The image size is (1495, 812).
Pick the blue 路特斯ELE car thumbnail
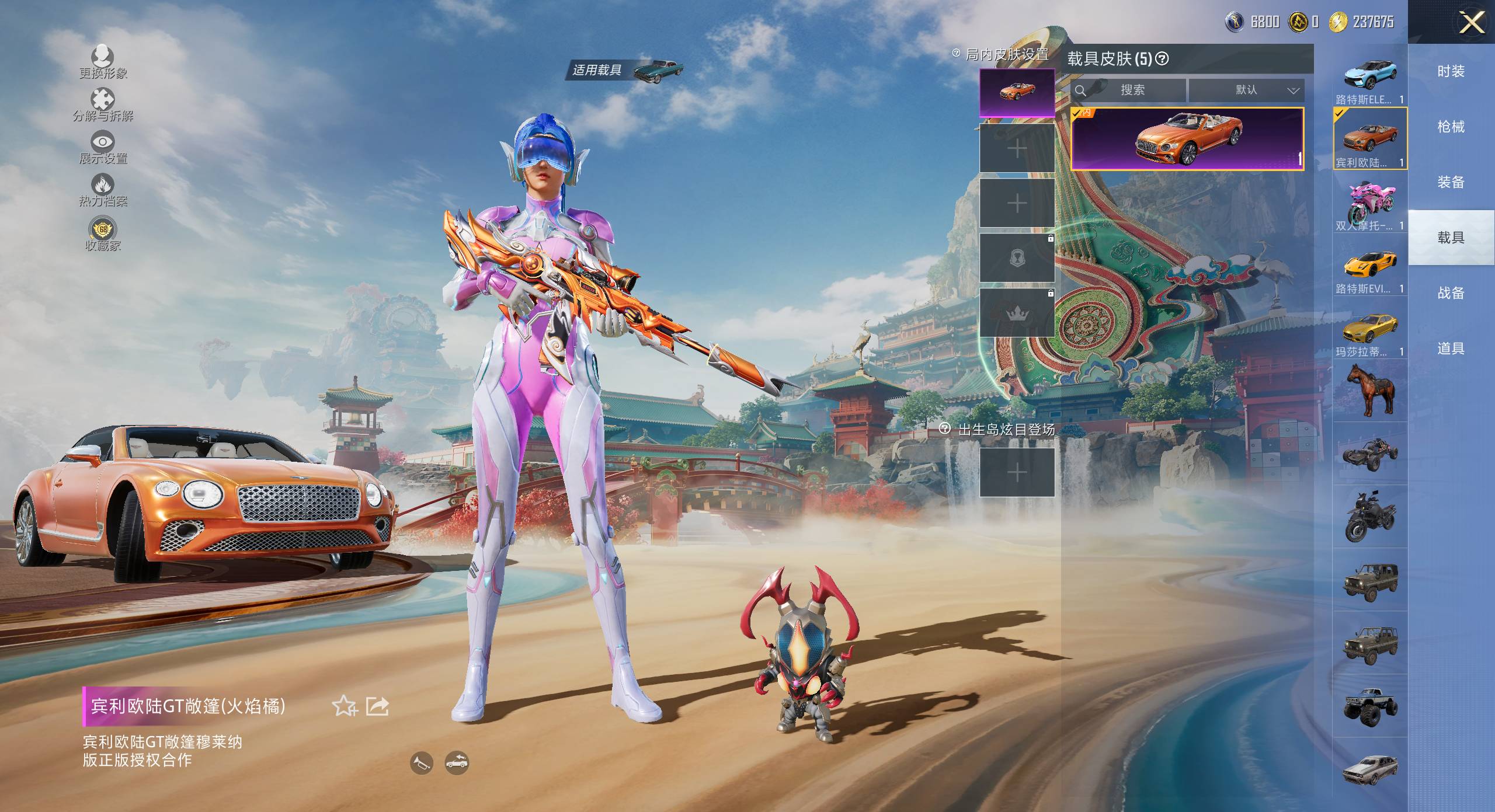[x=1369, y=76]
